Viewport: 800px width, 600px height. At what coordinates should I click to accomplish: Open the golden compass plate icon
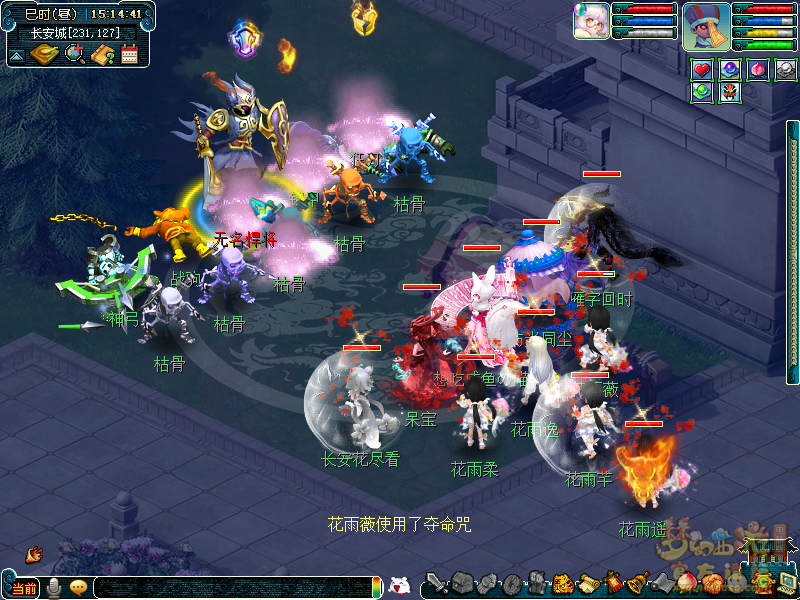pyautogui.click(x=45, y=54)
